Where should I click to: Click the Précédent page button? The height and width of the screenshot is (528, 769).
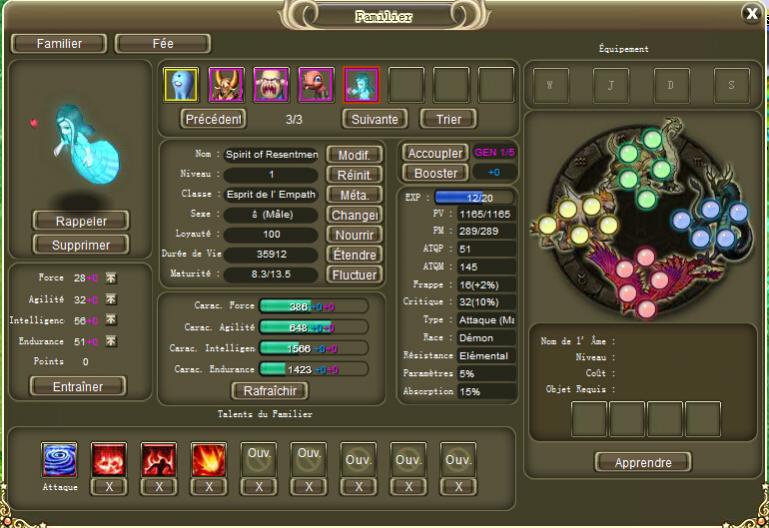[x=214, y=119]
